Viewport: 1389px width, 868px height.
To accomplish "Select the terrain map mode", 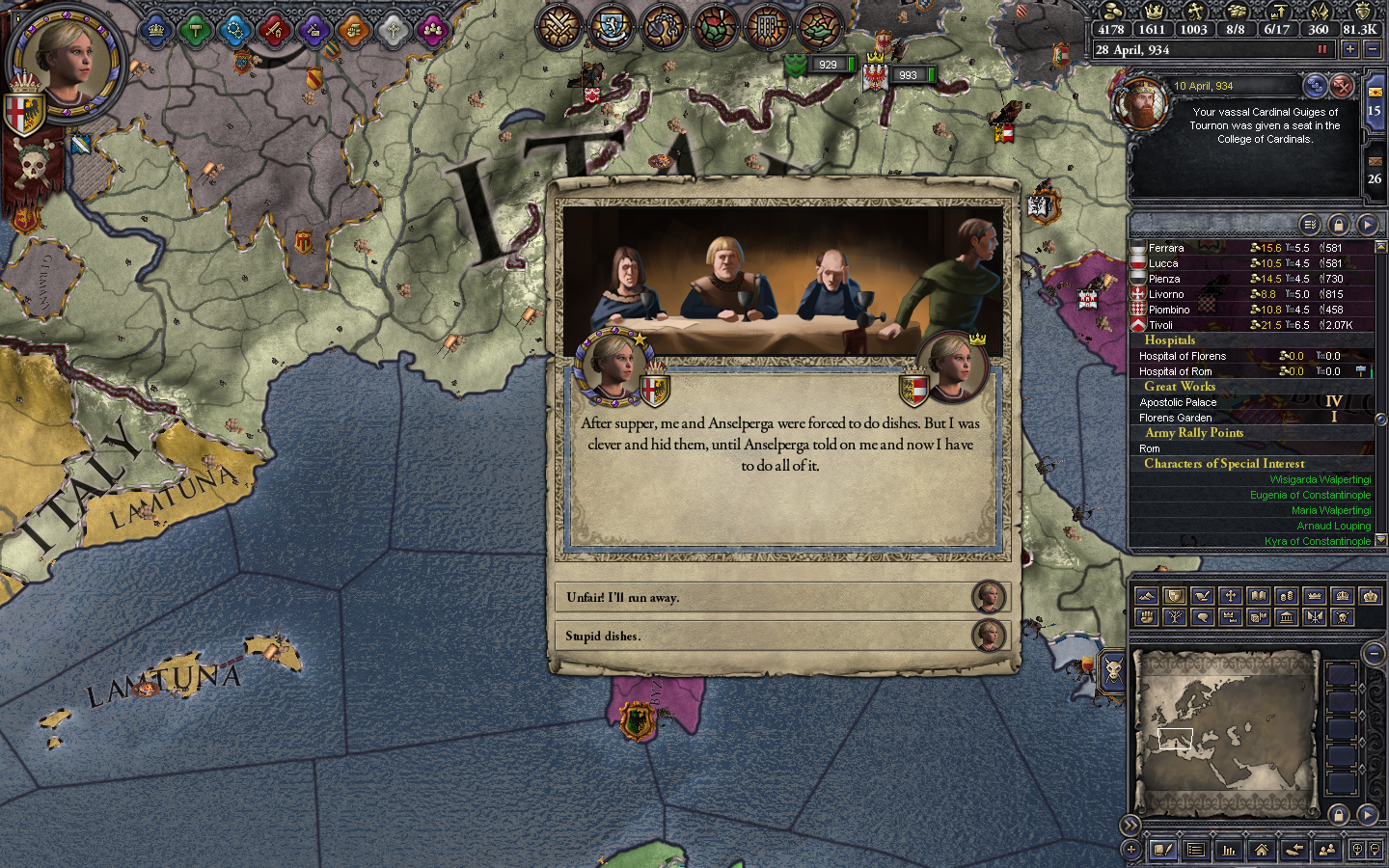I will coord(1147,595).
